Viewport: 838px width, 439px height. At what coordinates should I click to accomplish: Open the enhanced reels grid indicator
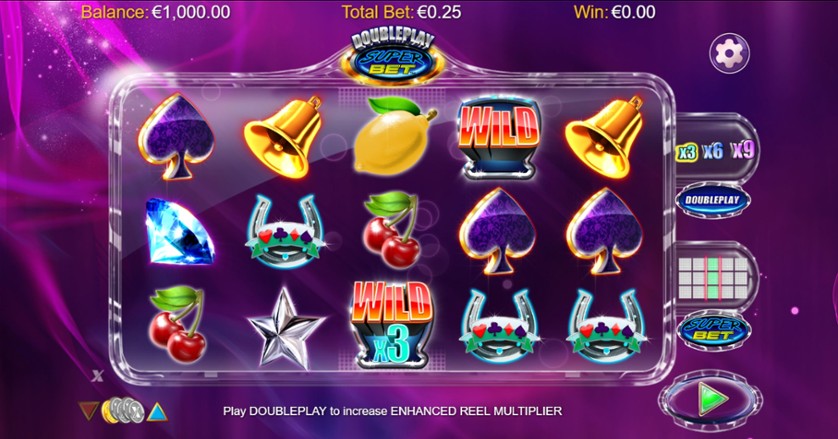tap(713, 273)
